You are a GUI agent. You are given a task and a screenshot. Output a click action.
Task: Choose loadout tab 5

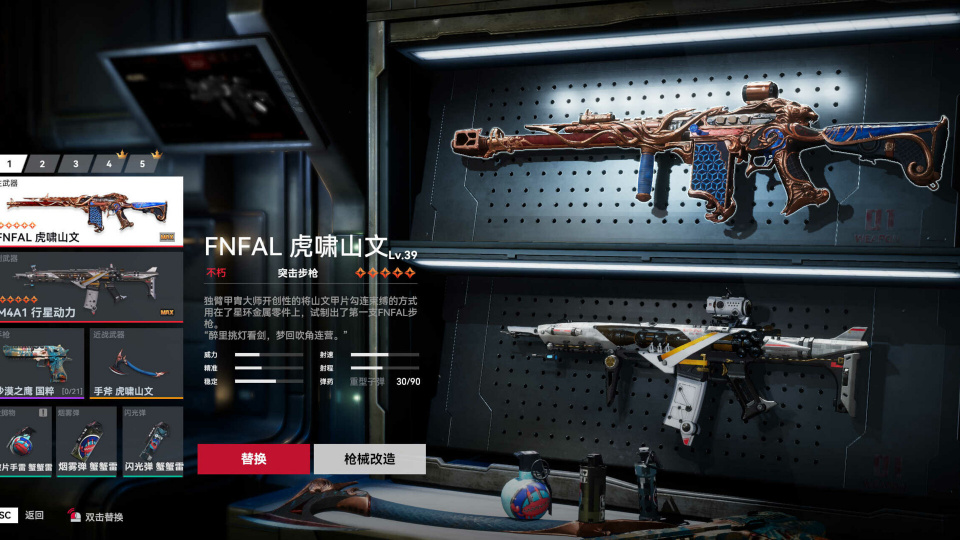click(x=141, y=164)
